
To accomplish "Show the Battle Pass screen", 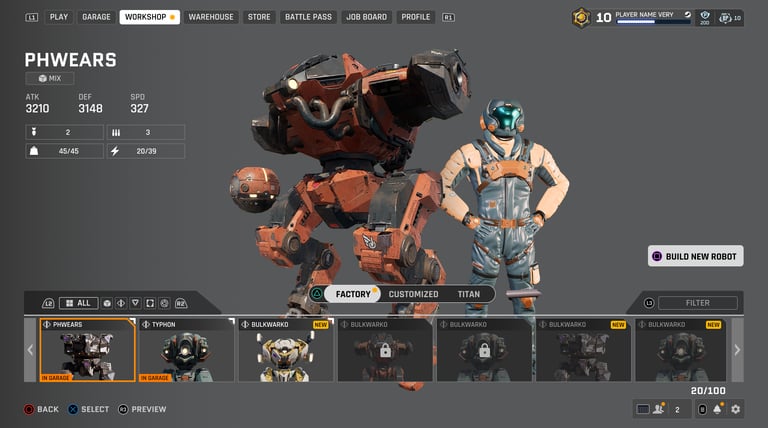I will 307,17.
